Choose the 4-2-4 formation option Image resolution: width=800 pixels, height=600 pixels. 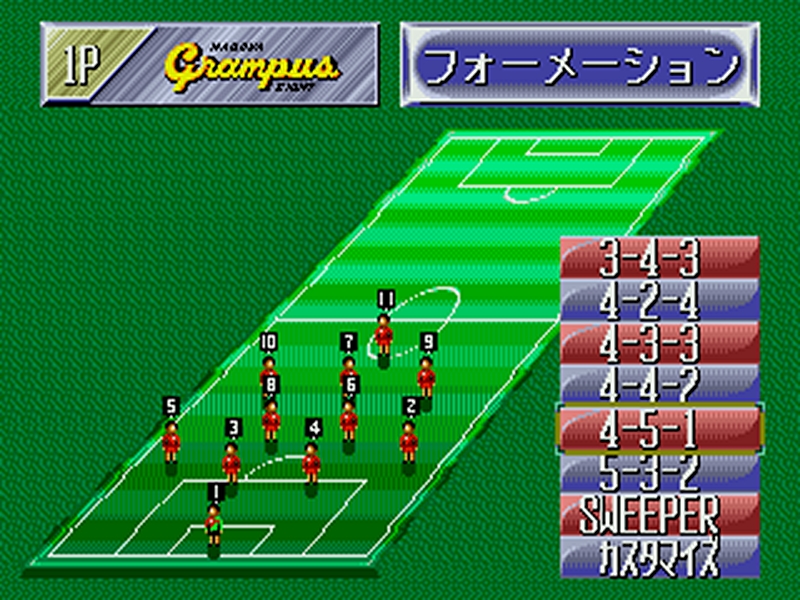coord(660,300)
